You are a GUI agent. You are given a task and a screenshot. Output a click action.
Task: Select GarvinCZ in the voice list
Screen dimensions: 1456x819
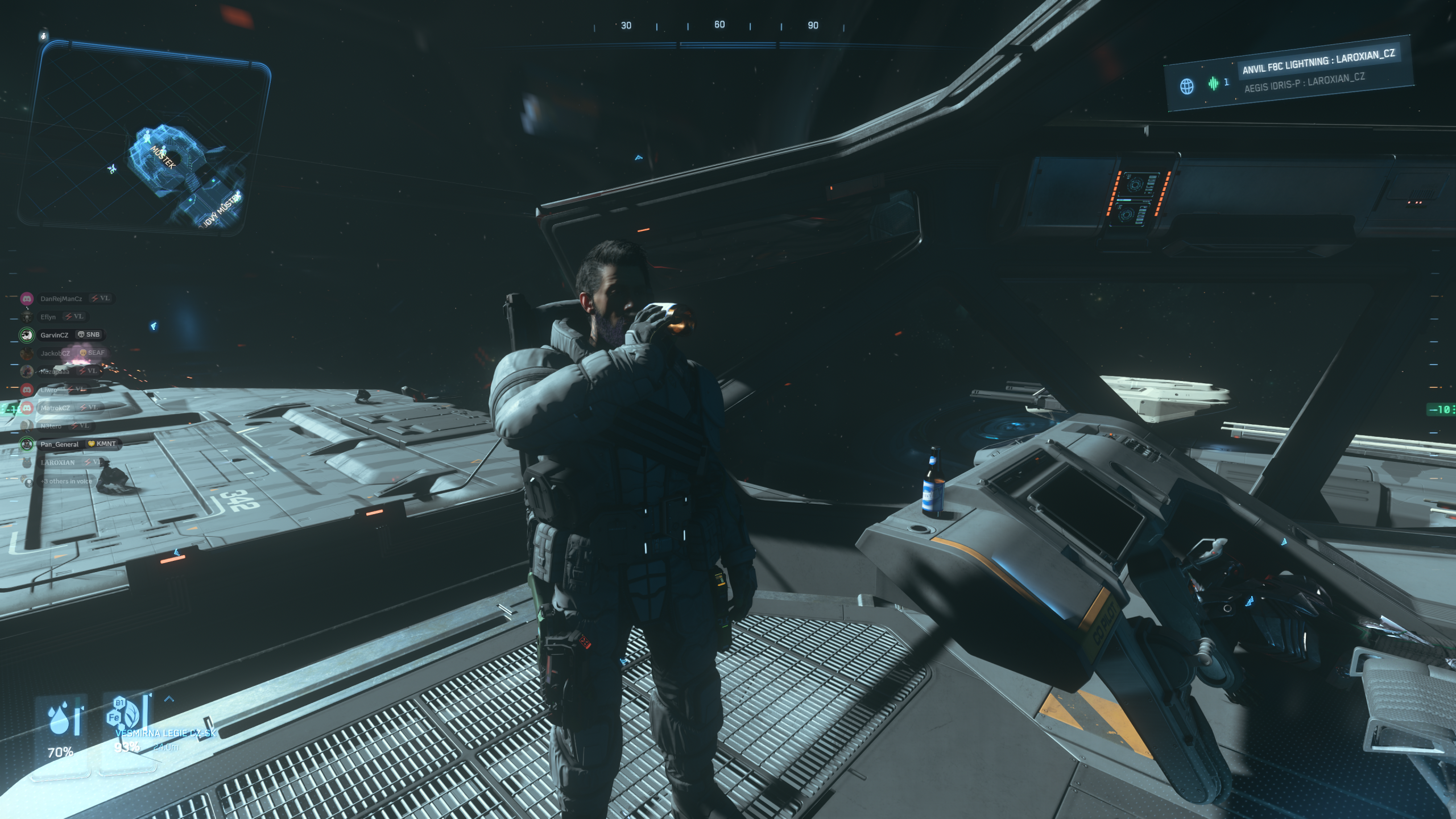point(54,335)
